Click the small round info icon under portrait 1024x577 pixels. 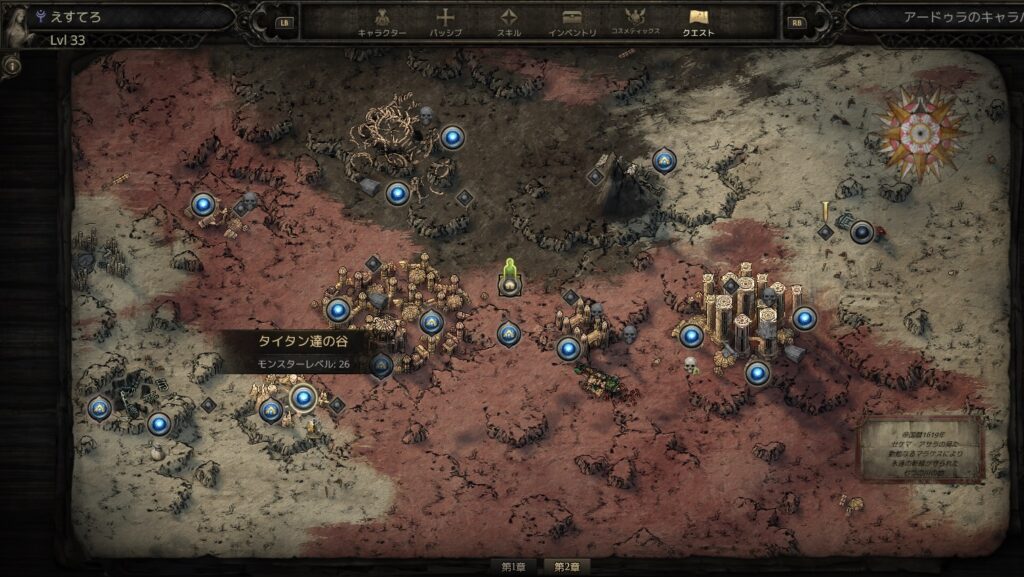coord(12,67)
